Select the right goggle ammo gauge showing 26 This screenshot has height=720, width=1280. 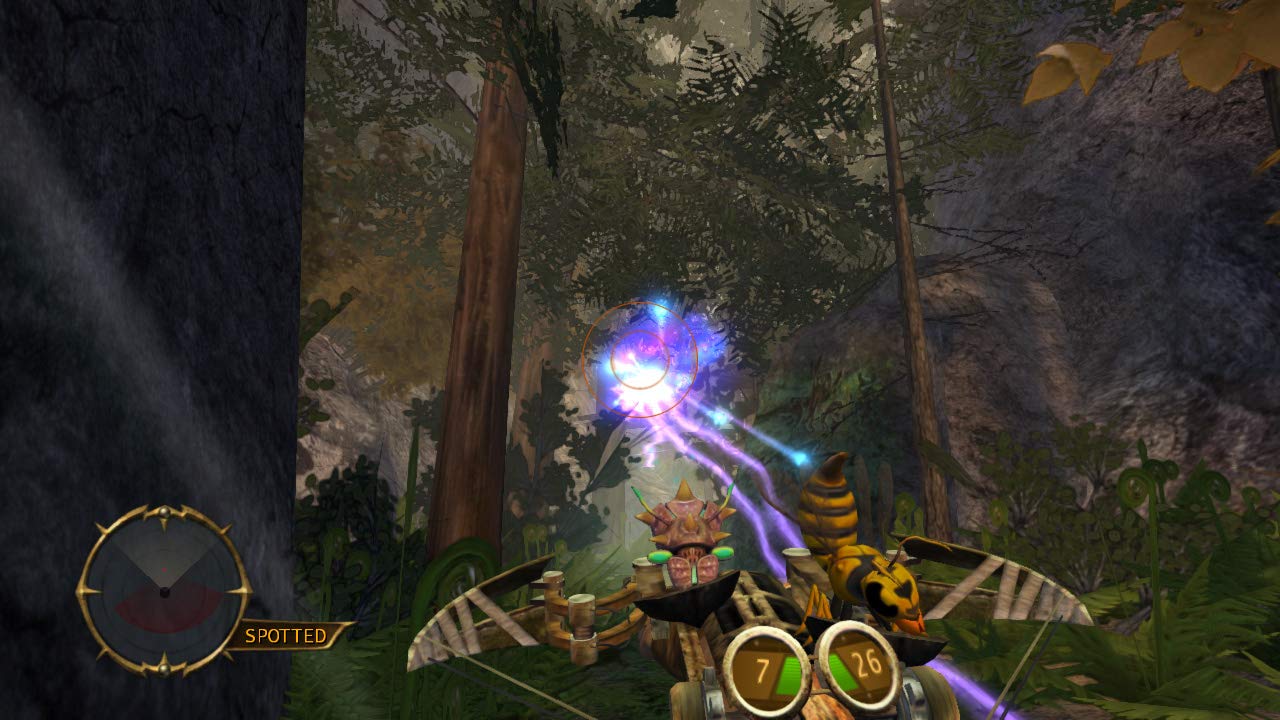pyautogui.click(x=860, y=663)
